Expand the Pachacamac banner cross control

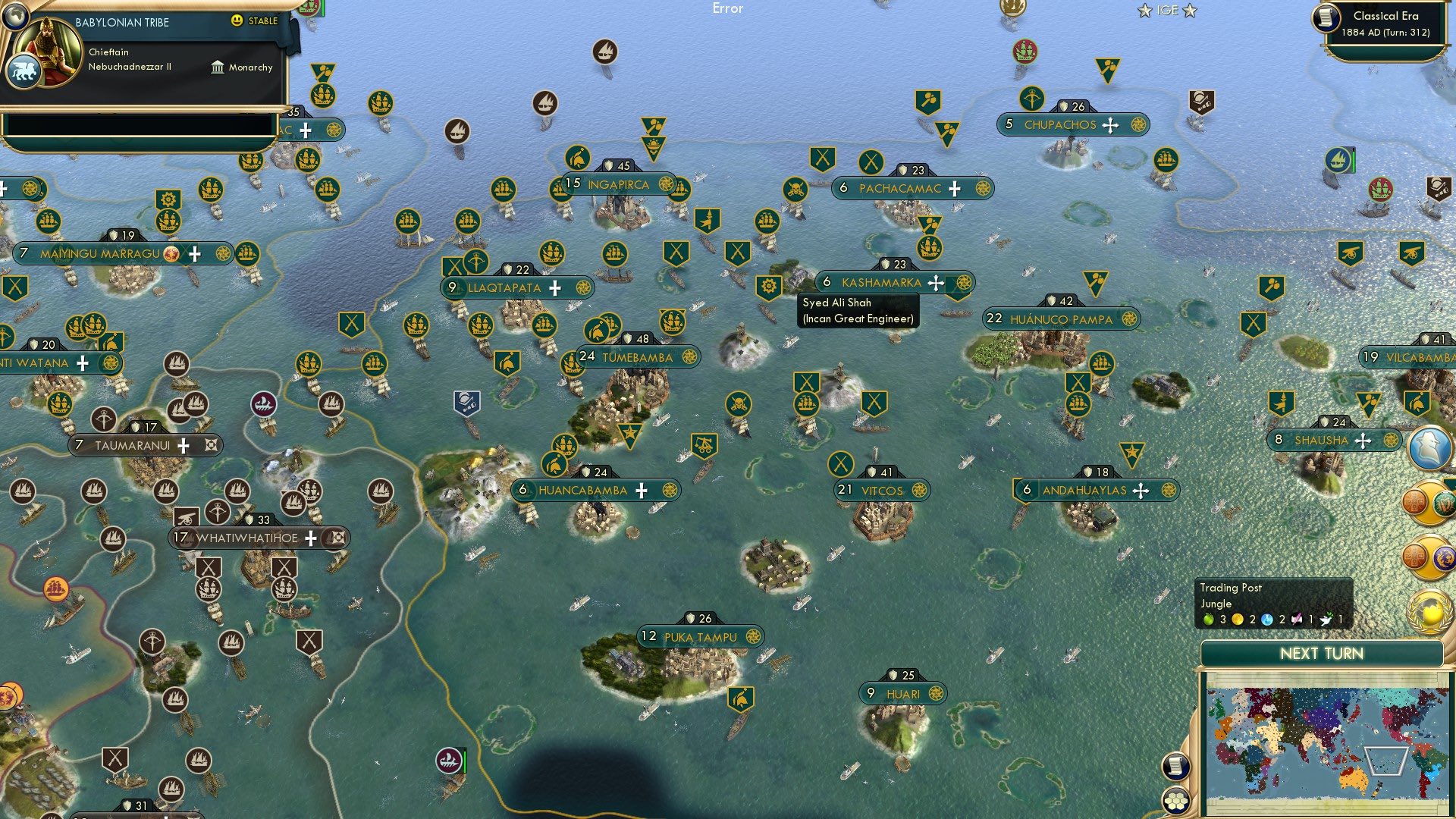(955, 189)
